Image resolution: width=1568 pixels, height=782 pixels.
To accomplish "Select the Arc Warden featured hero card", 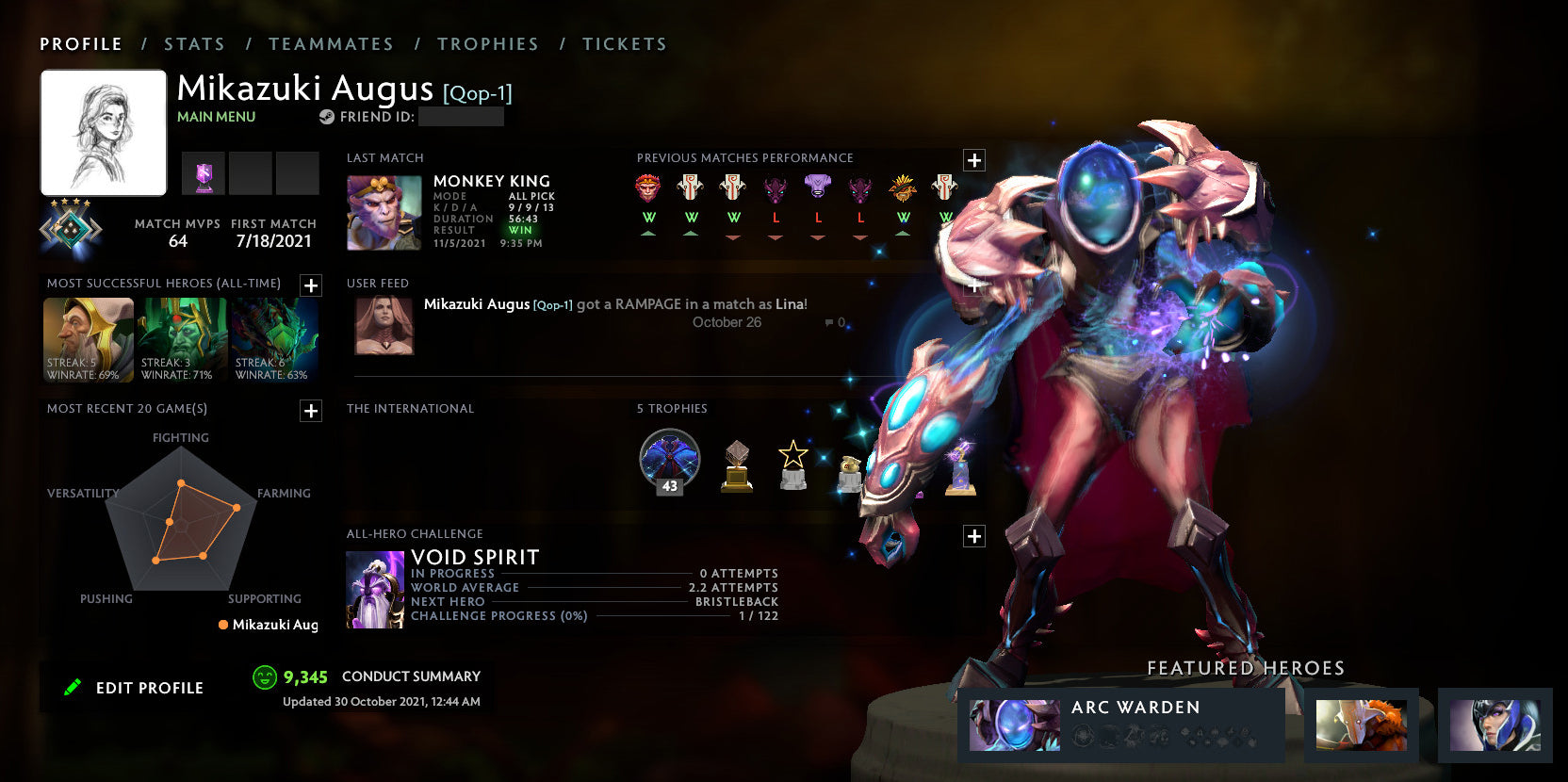I will [1121, 725].
